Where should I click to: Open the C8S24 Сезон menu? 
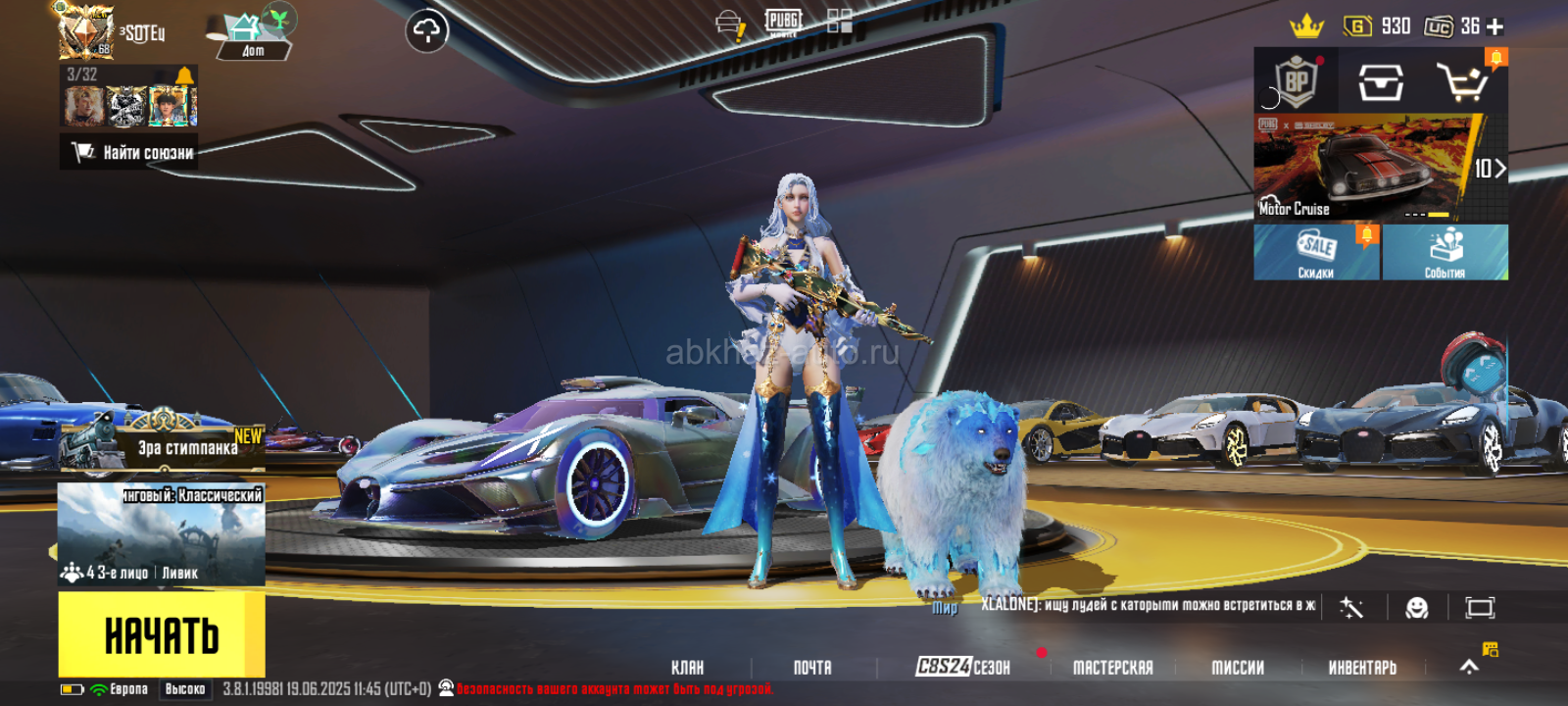point(963,668)
